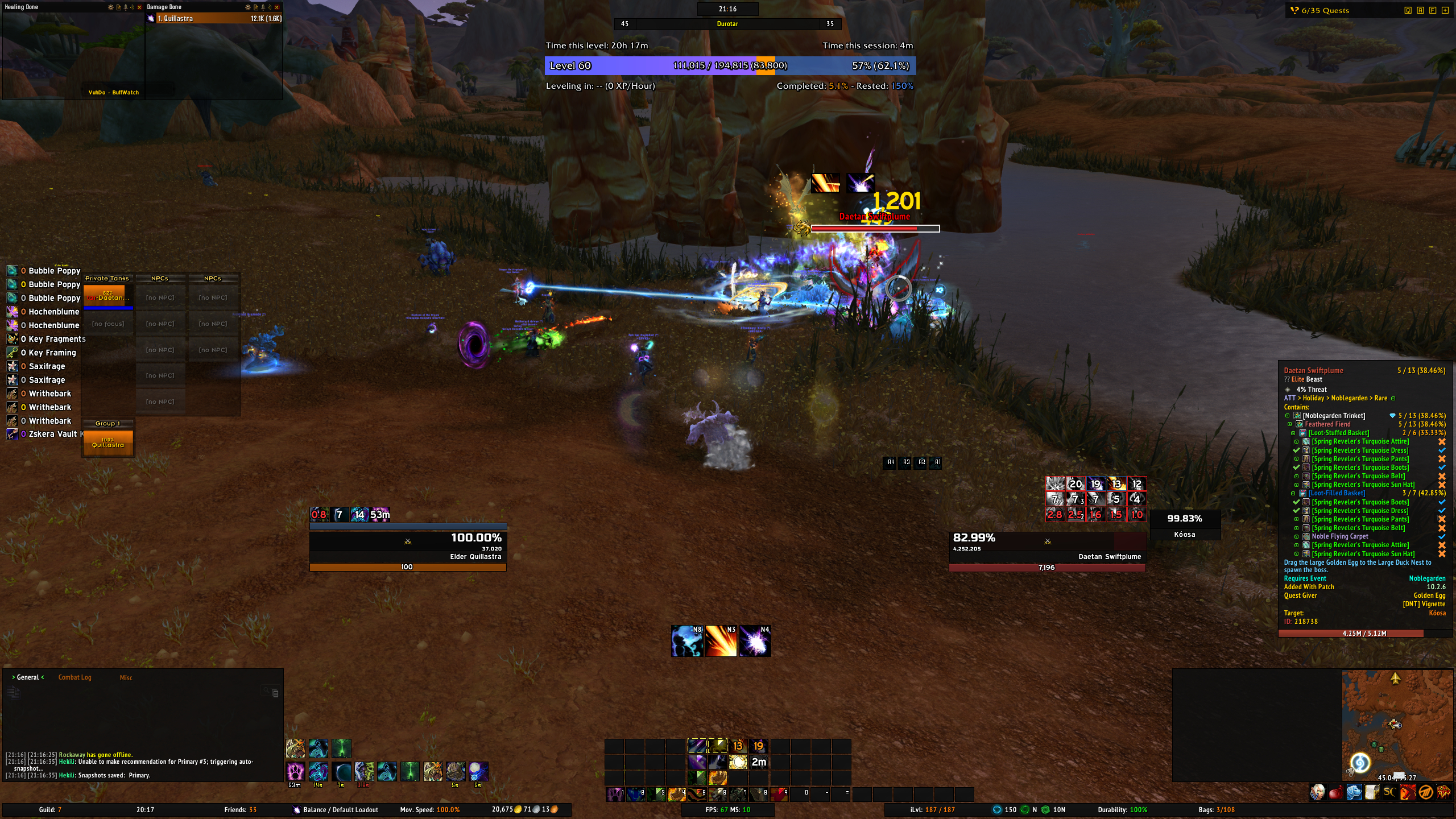Click the Zskera Vault Key tracker entry

48,434
